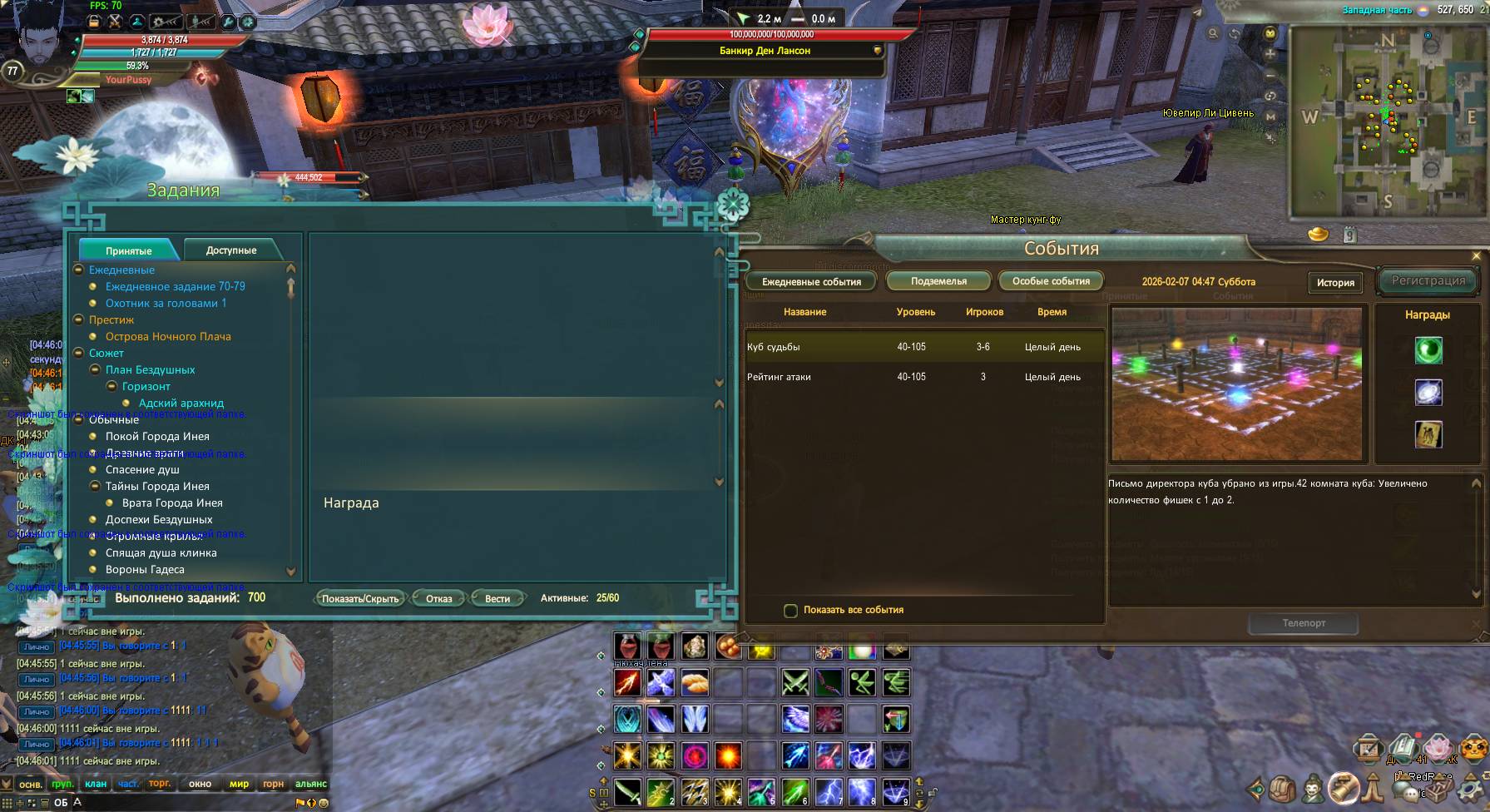1490x812 pixels.
Task: Click the Регистрация button
Action: [1428, 281]
